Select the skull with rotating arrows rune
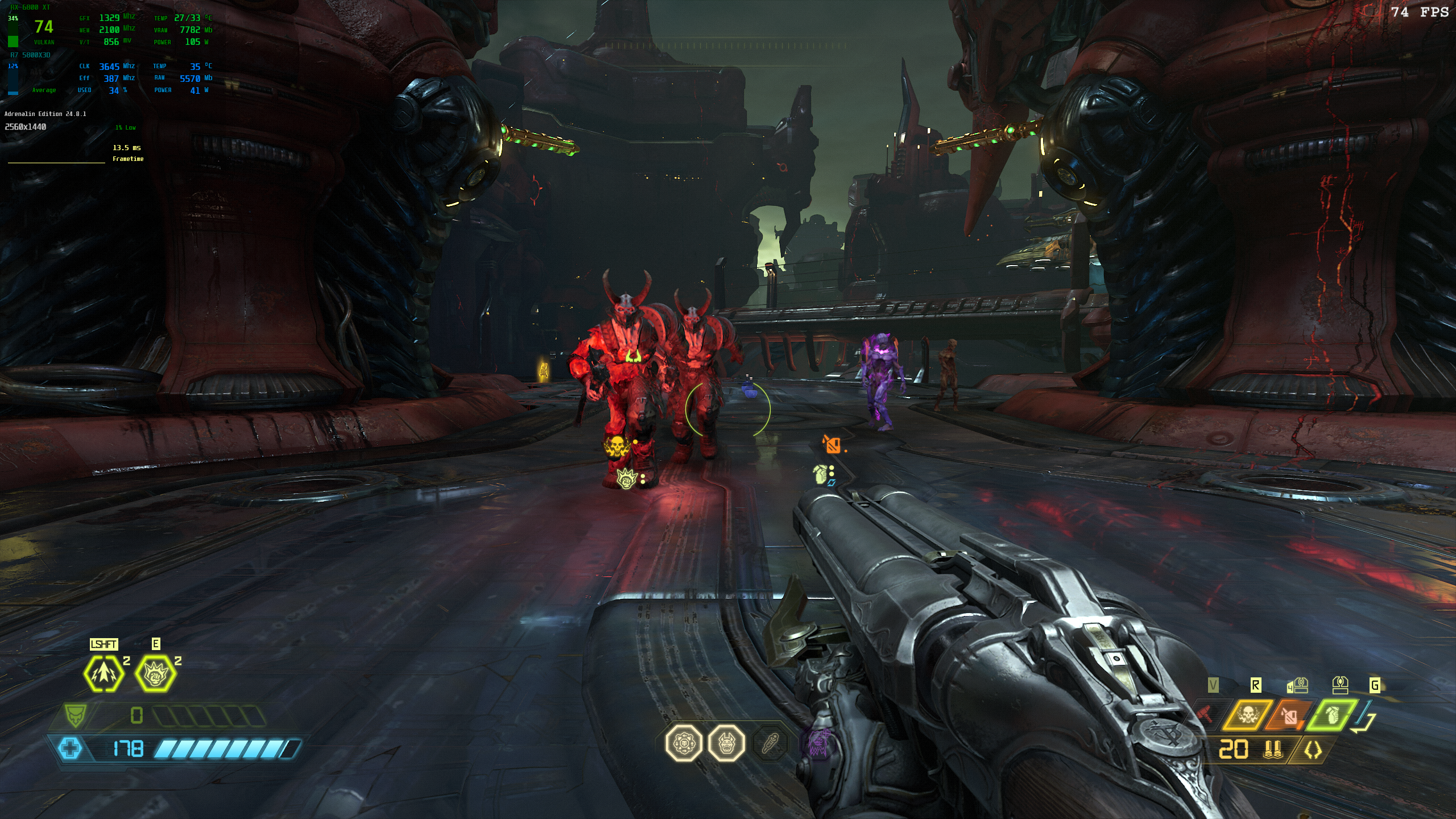The height and width of the screenshot is (819, 1456). (x=684, y=742)
